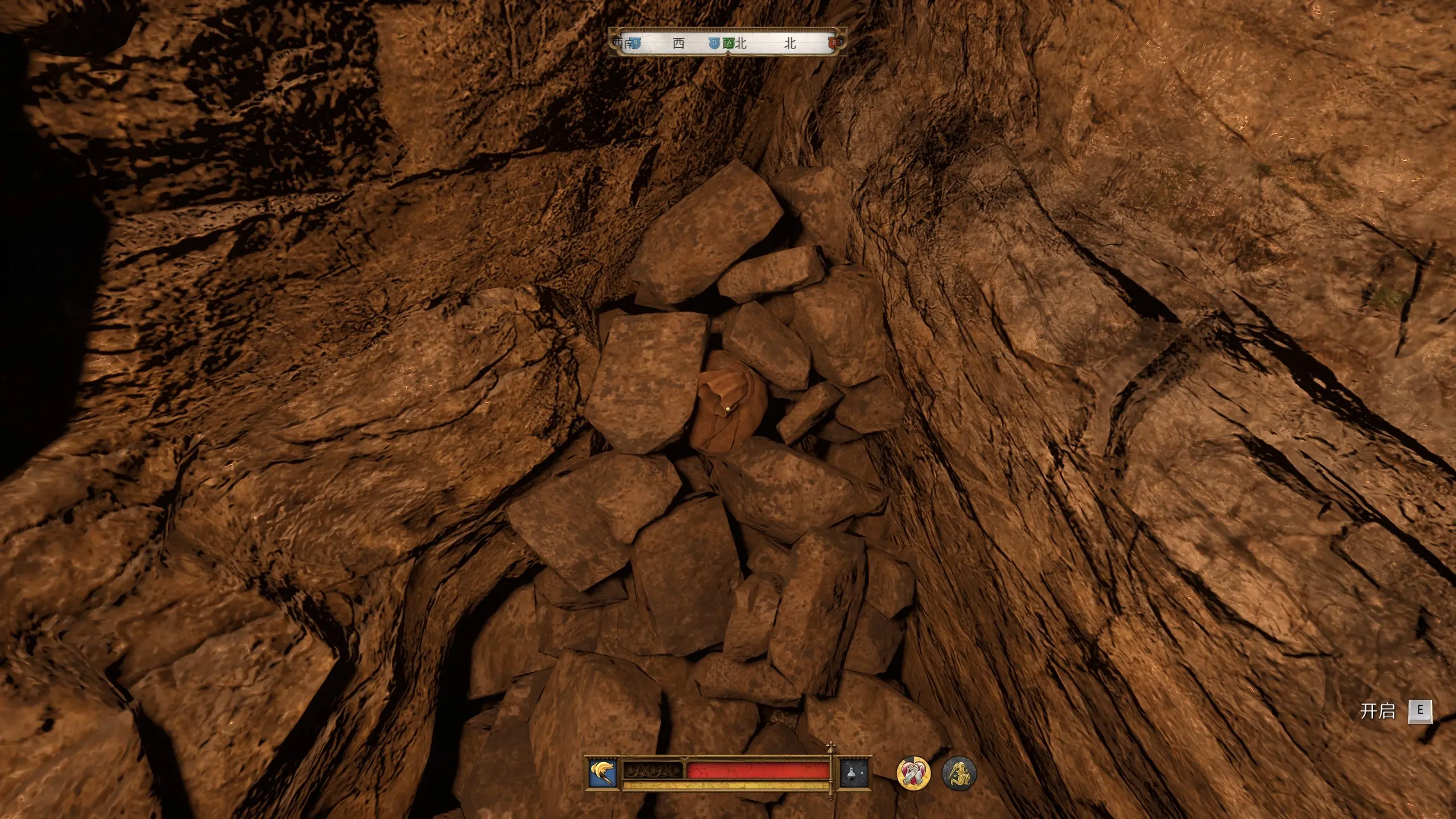Choose the red B shield compass marker
Screen dimensions: 1456x819
point(835,43)
